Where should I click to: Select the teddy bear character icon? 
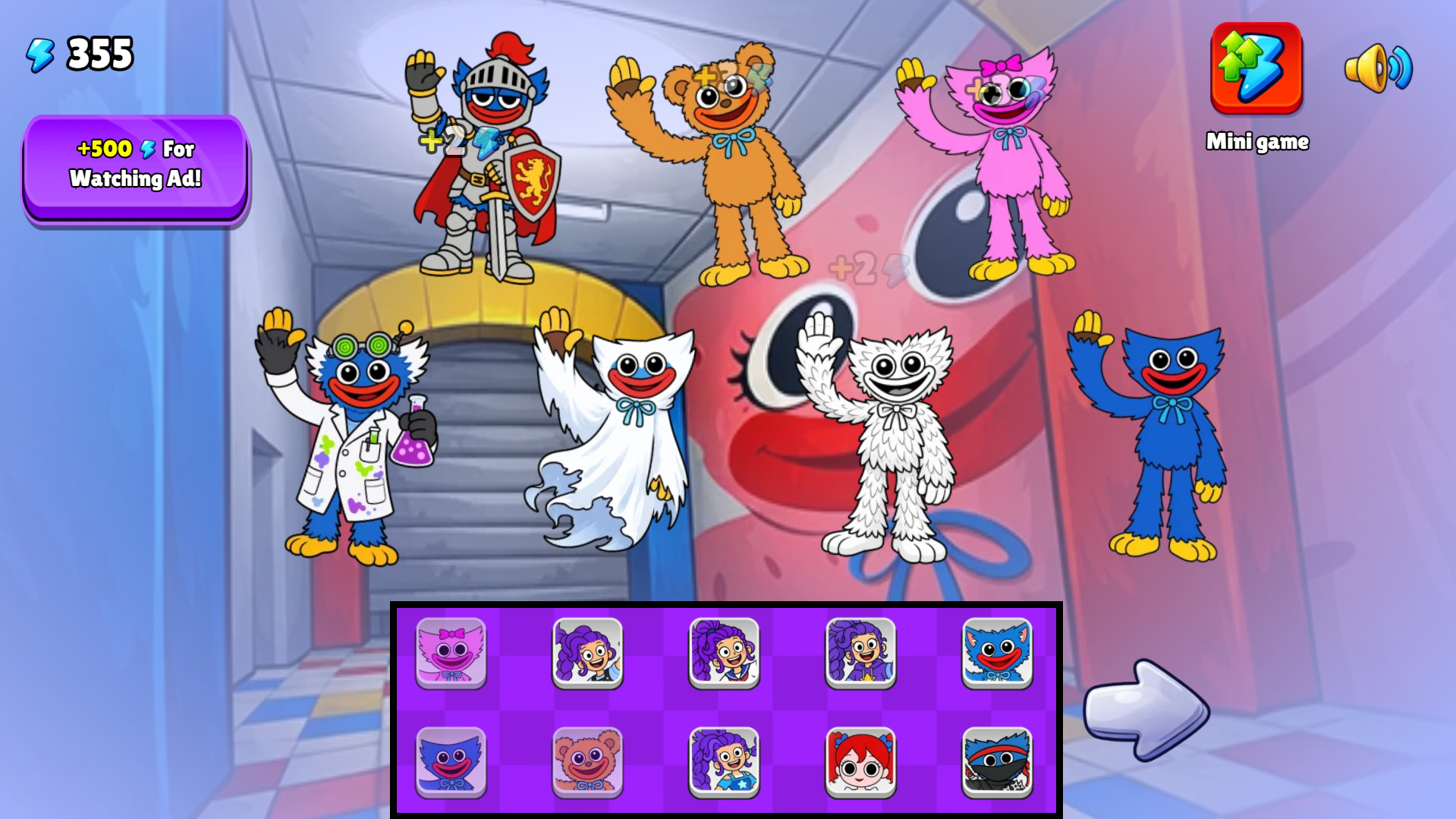588,761
